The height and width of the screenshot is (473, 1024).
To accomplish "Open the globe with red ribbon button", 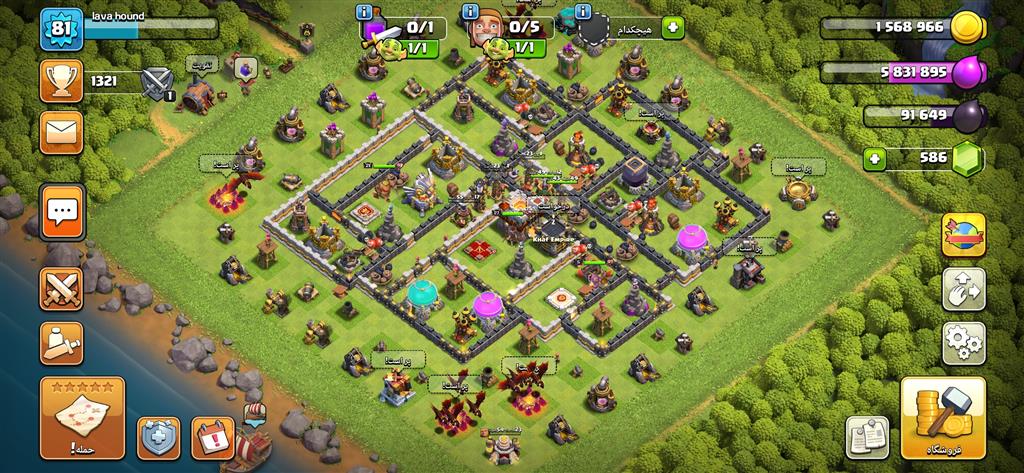I will click(964, 235).
